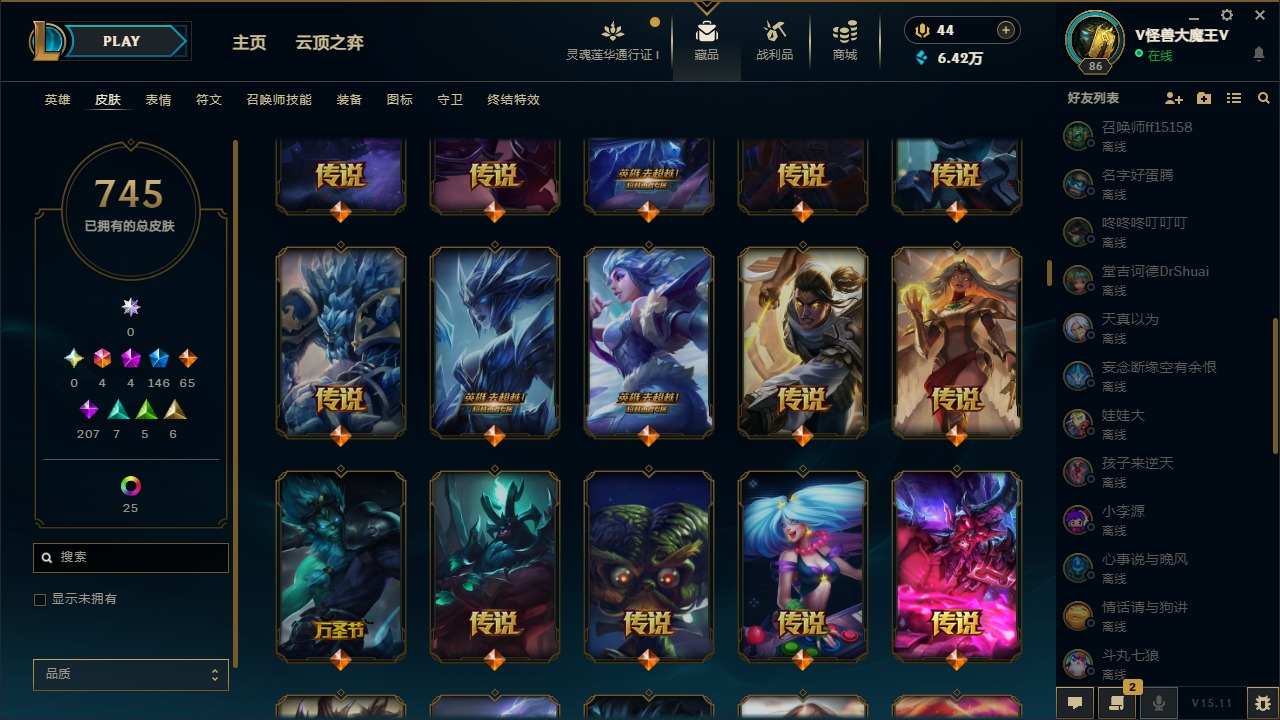
Task: Open friend search with the magnifier icon
Action: (x=1264, y=98)
